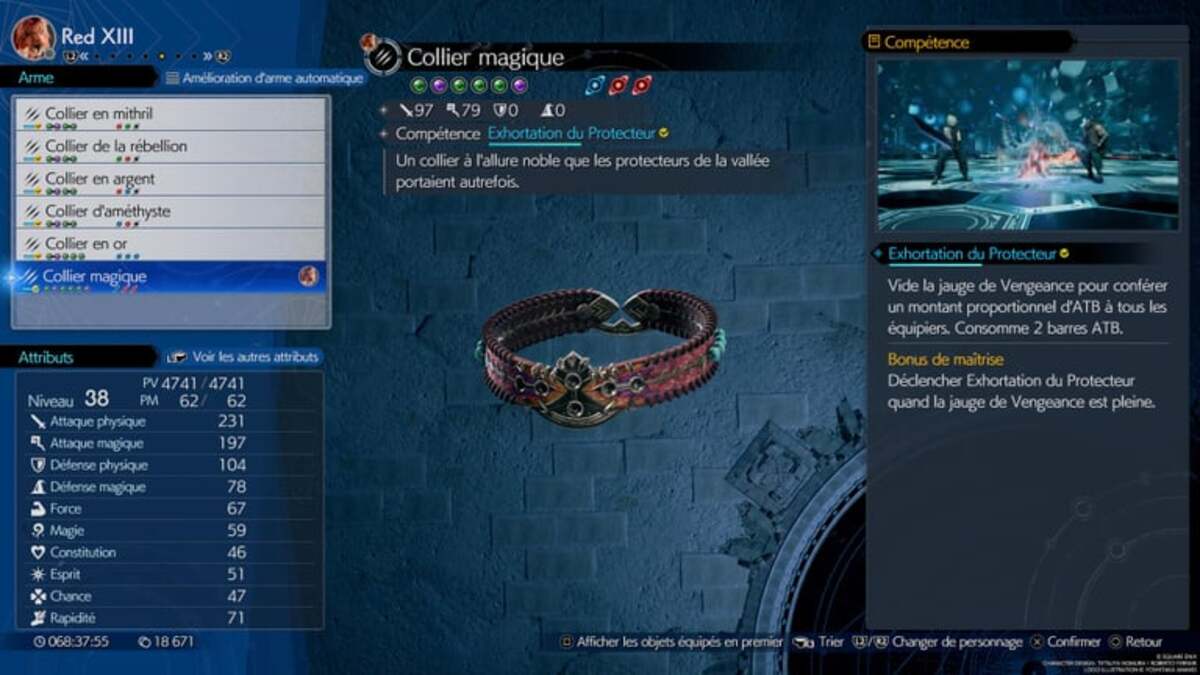Select the Collier en mithril weapon
The width and height of the screenshot is (1200, 675).
[x=170, y=115]
